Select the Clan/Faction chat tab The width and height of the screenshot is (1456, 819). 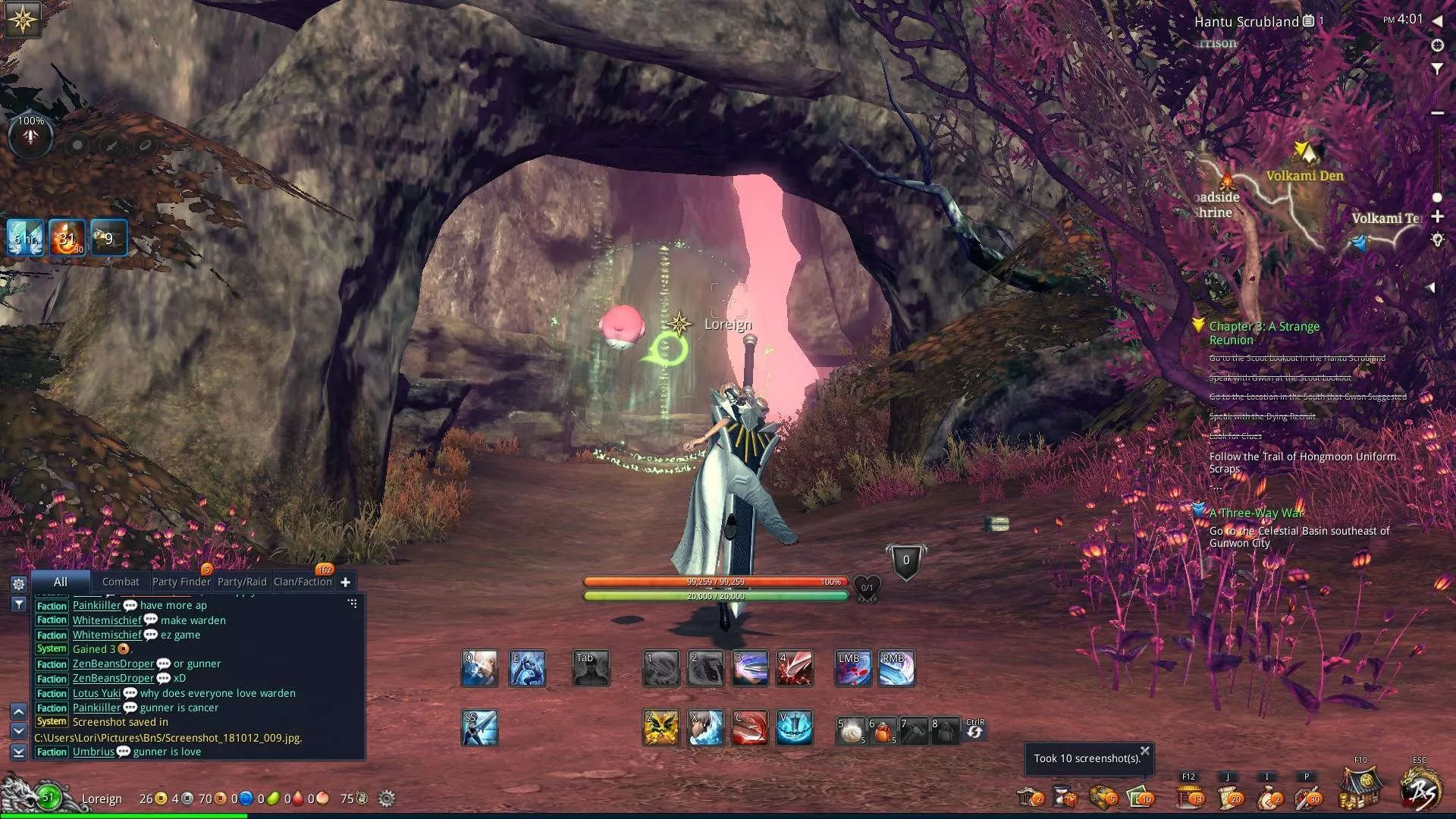(x=303, y=582)
